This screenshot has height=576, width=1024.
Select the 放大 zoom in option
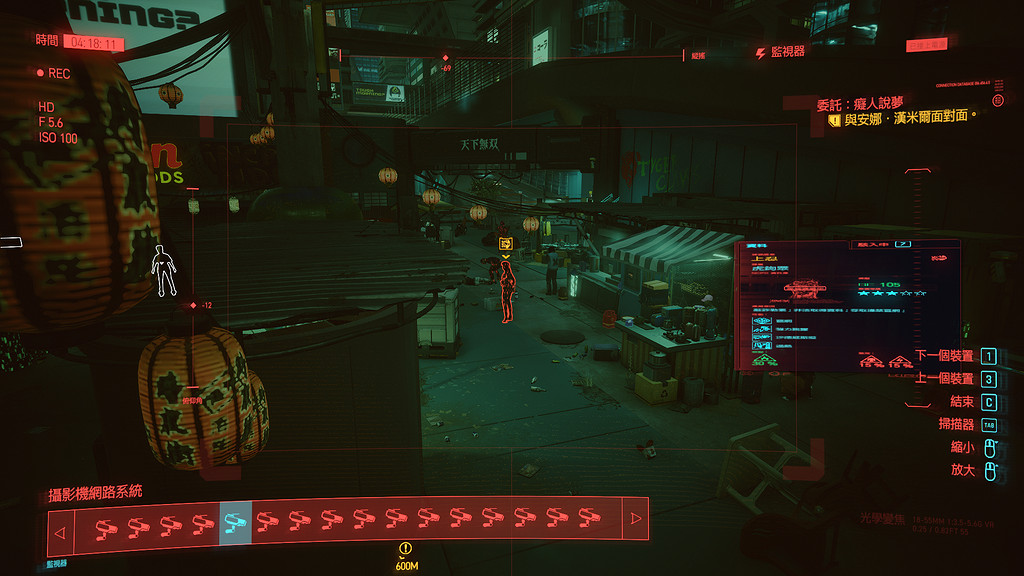click(x=962, y=469)
